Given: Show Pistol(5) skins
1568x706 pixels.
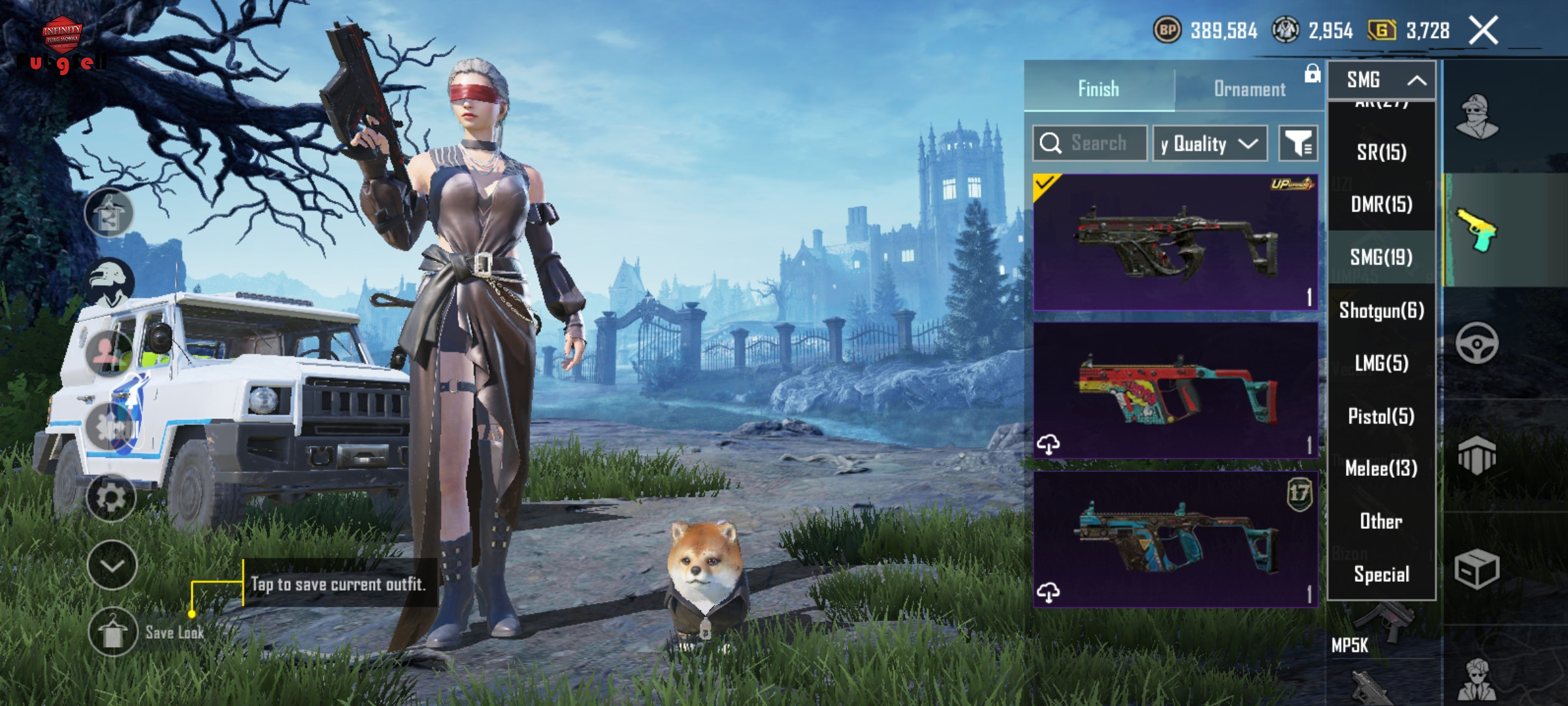Looking at the screenshot, I should 1381,416.
